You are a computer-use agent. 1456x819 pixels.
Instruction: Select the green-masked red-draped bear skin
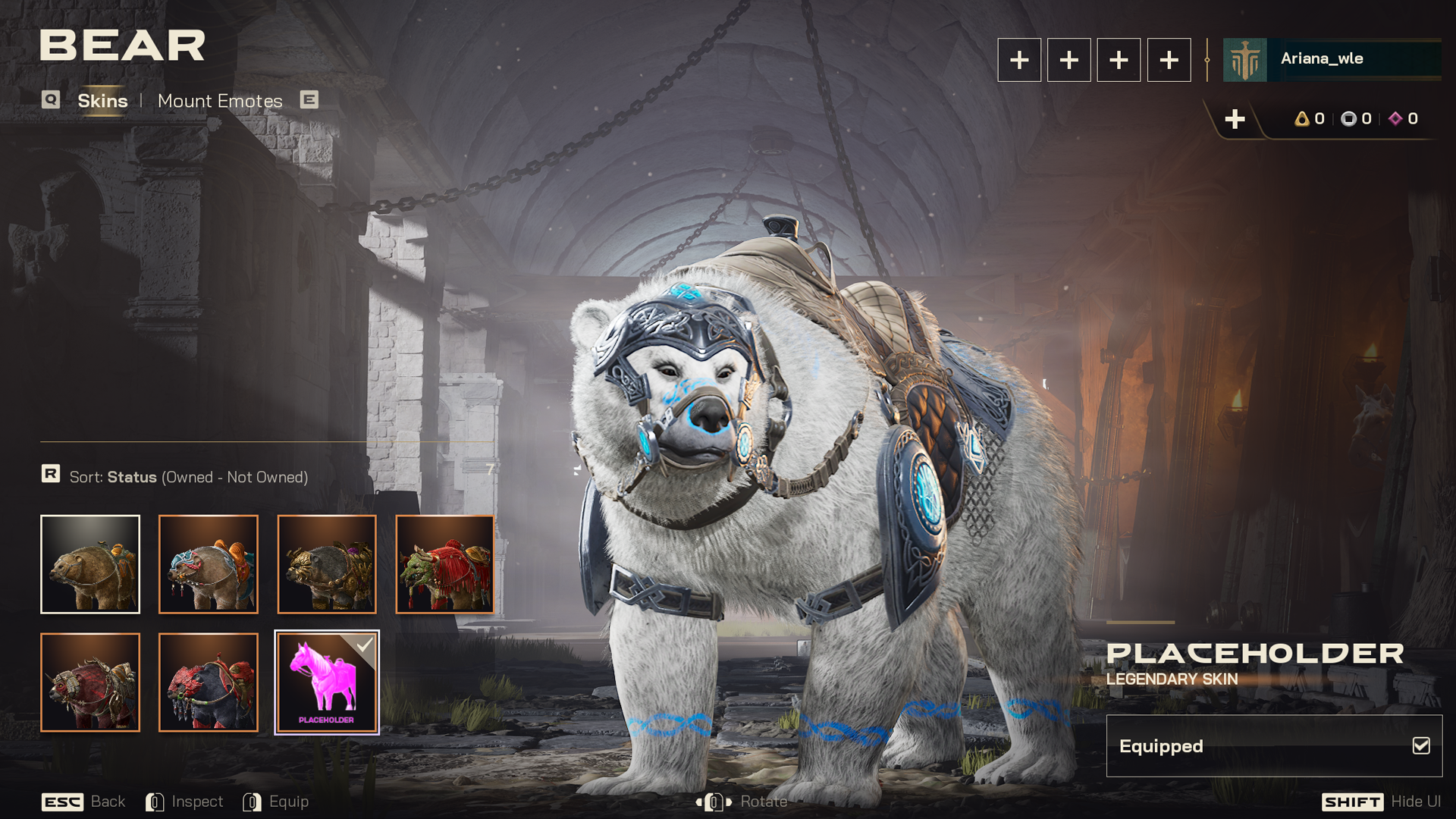(x=445, y=564)
